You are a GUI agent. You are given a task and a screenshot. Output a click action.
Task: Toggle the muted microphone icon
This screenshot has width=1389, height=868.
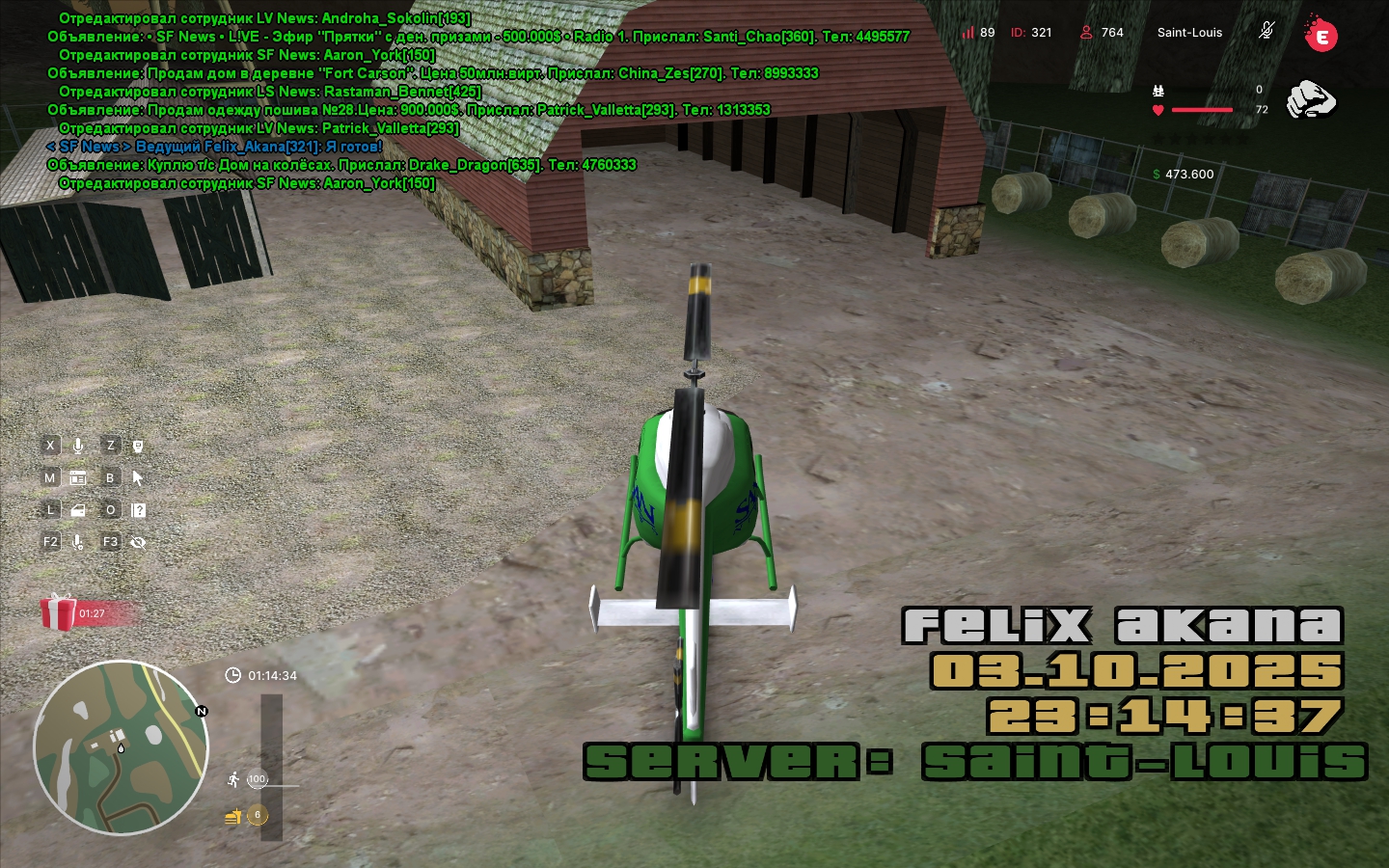tap(1266, 31)
